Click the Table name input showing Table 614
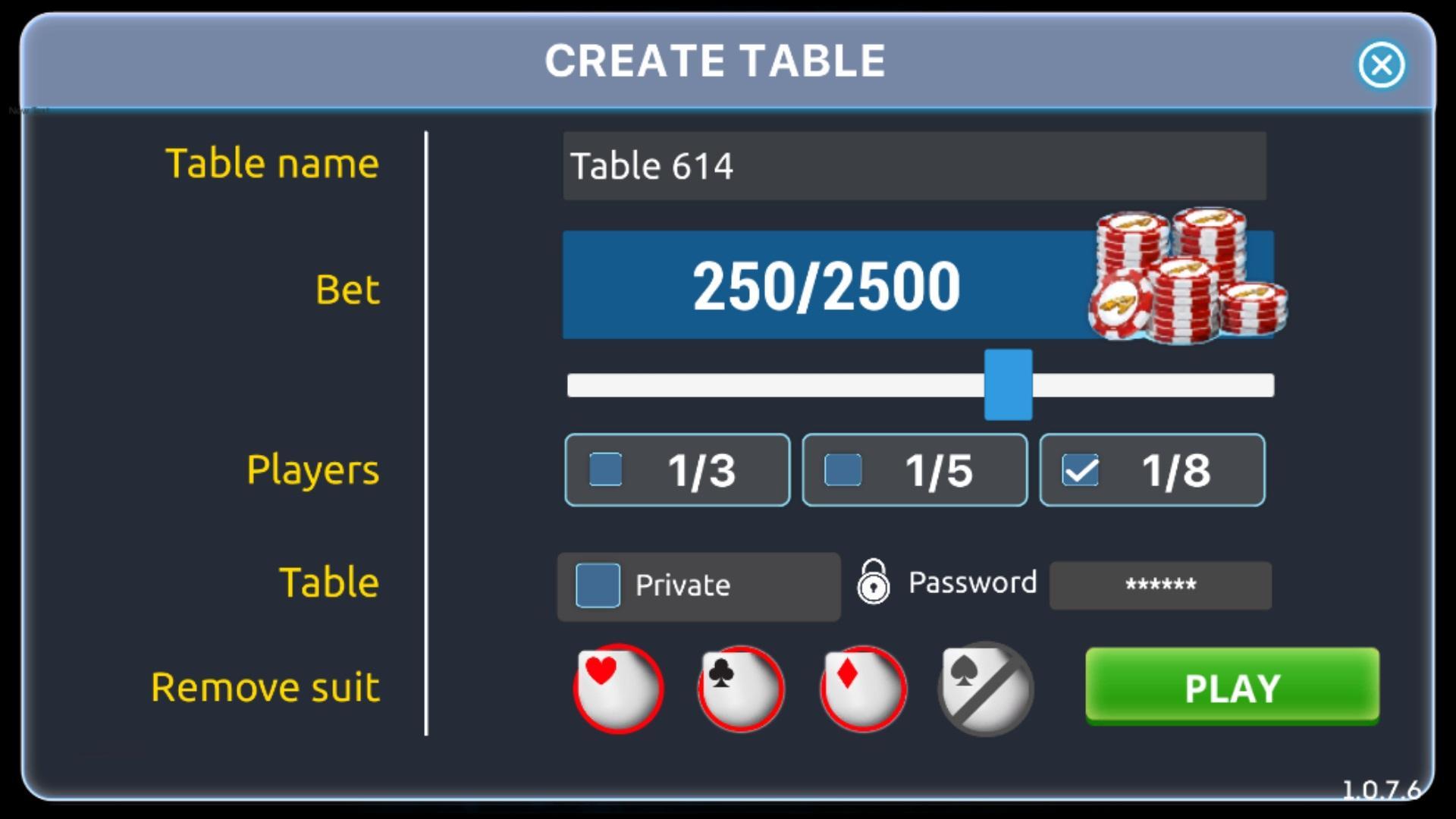Viewport: 1456px width, 819px height. pyautogui.click(x=914, y=166)
